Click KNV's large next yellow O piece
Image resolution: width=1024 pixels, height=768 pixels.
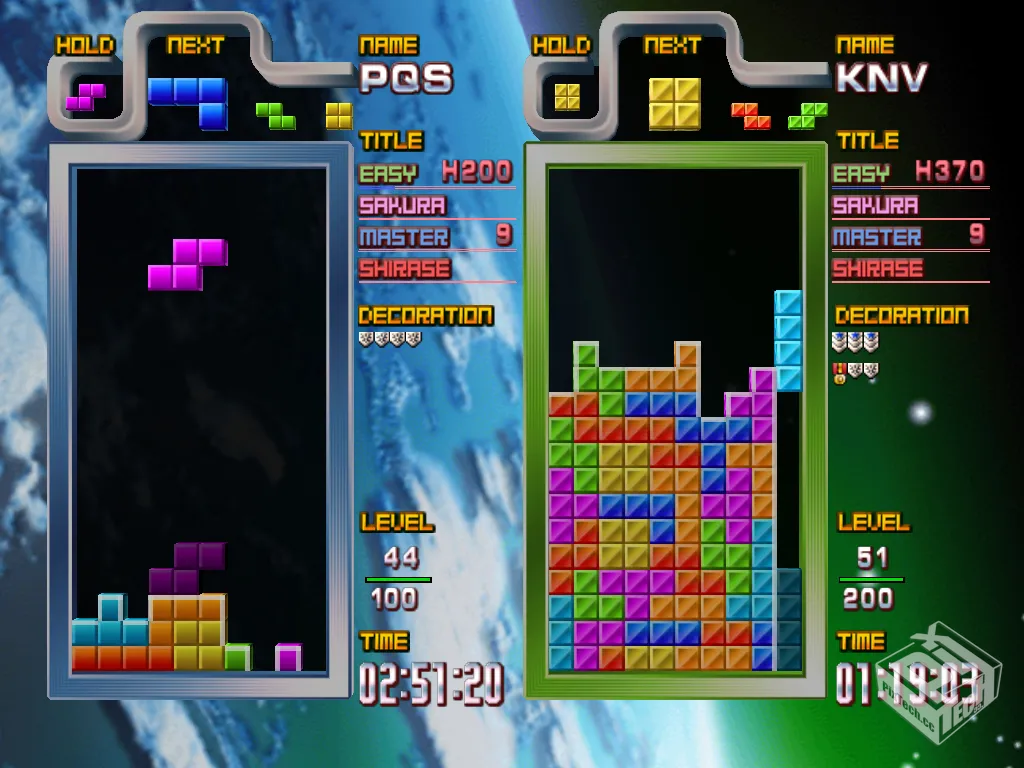pos(674,102)
